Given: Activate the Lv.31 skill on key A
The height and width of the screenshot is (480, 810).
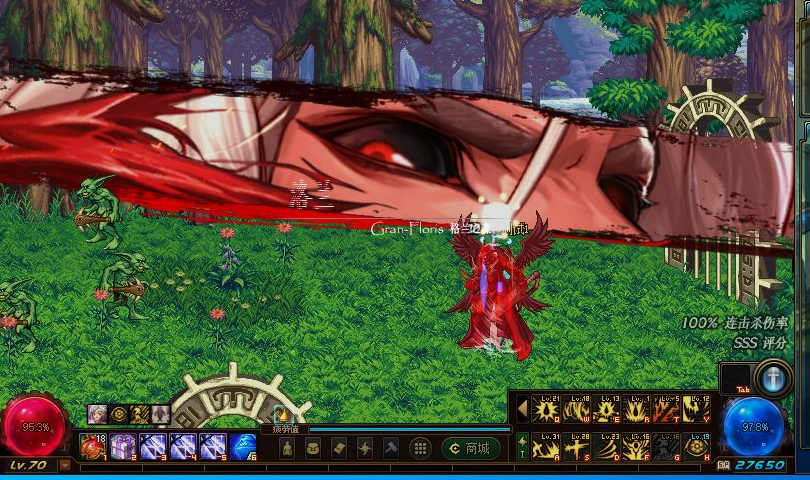Looking at the screenshot, I should click(546, 447).
